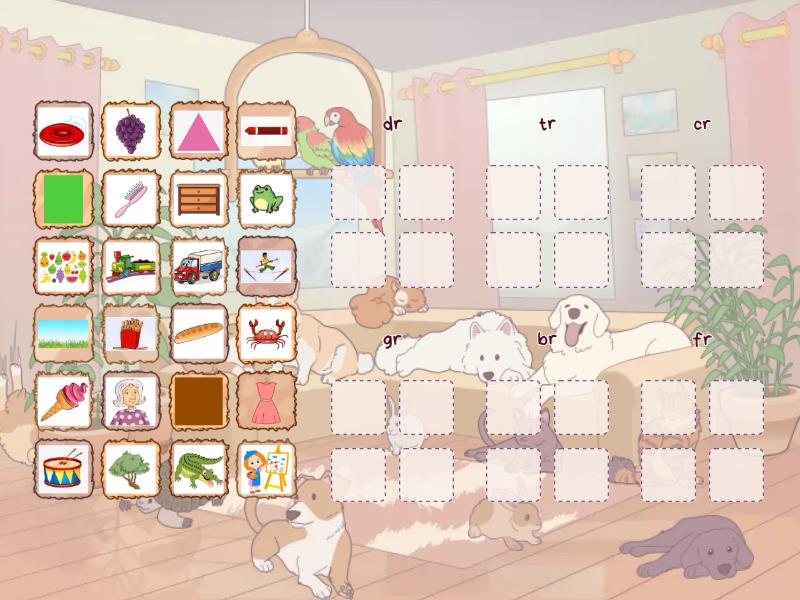Pick the french fries tile

pos(131,333)
